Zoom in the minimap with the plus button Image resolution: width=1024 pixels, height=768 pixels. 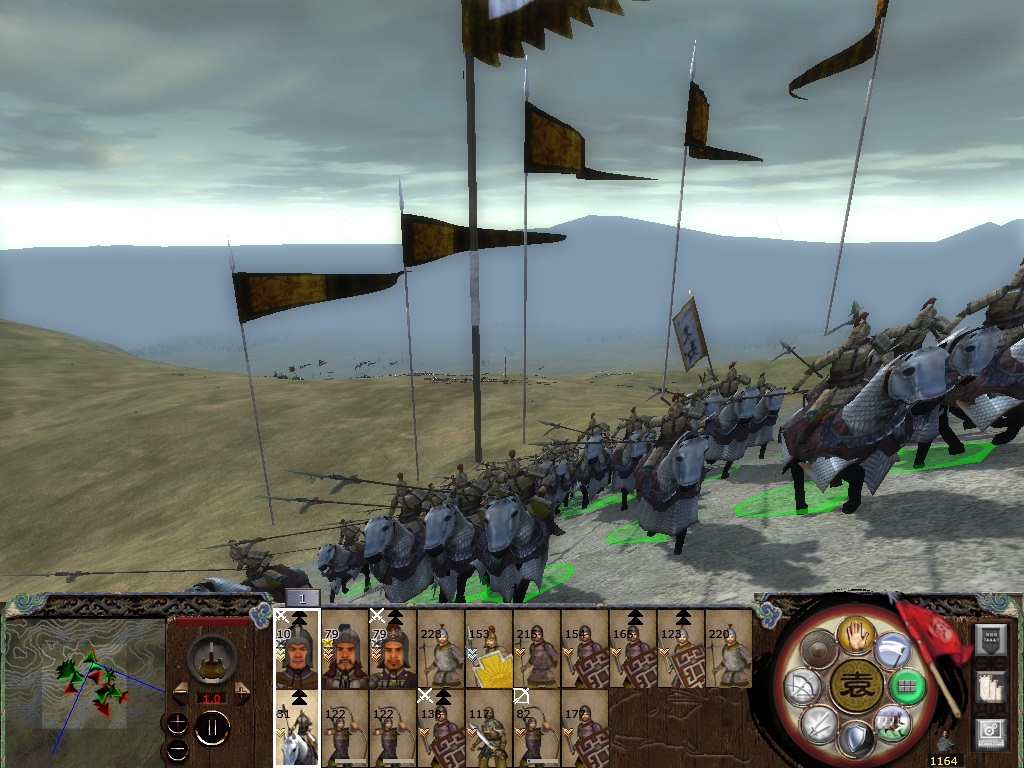pos(177,722)
